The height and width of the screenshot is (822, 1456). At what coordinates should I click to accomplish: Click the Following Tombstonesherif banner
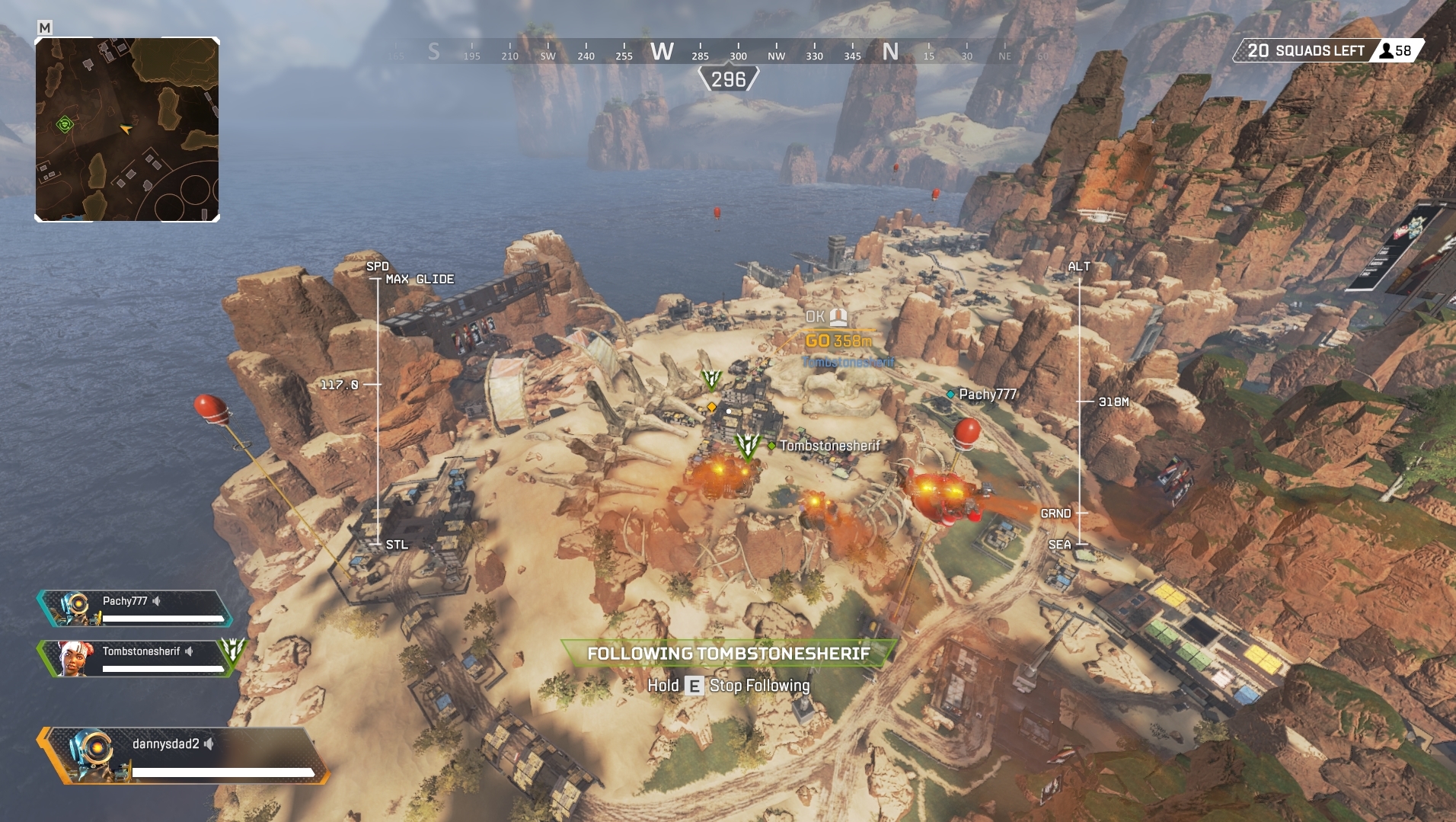(x=728, y=654)
